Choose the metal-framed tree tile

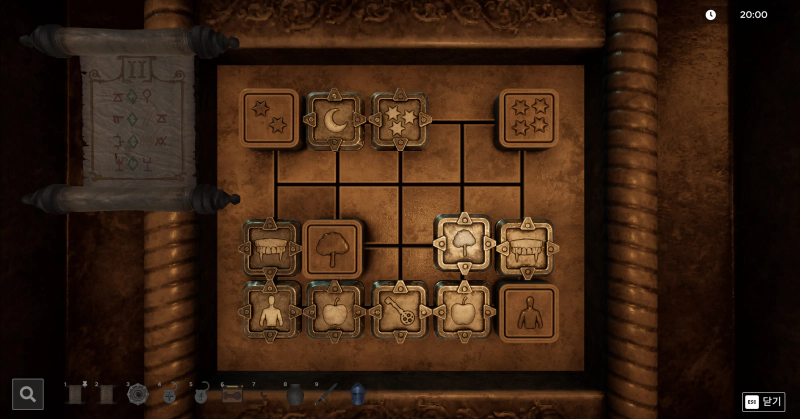point(462,244)
